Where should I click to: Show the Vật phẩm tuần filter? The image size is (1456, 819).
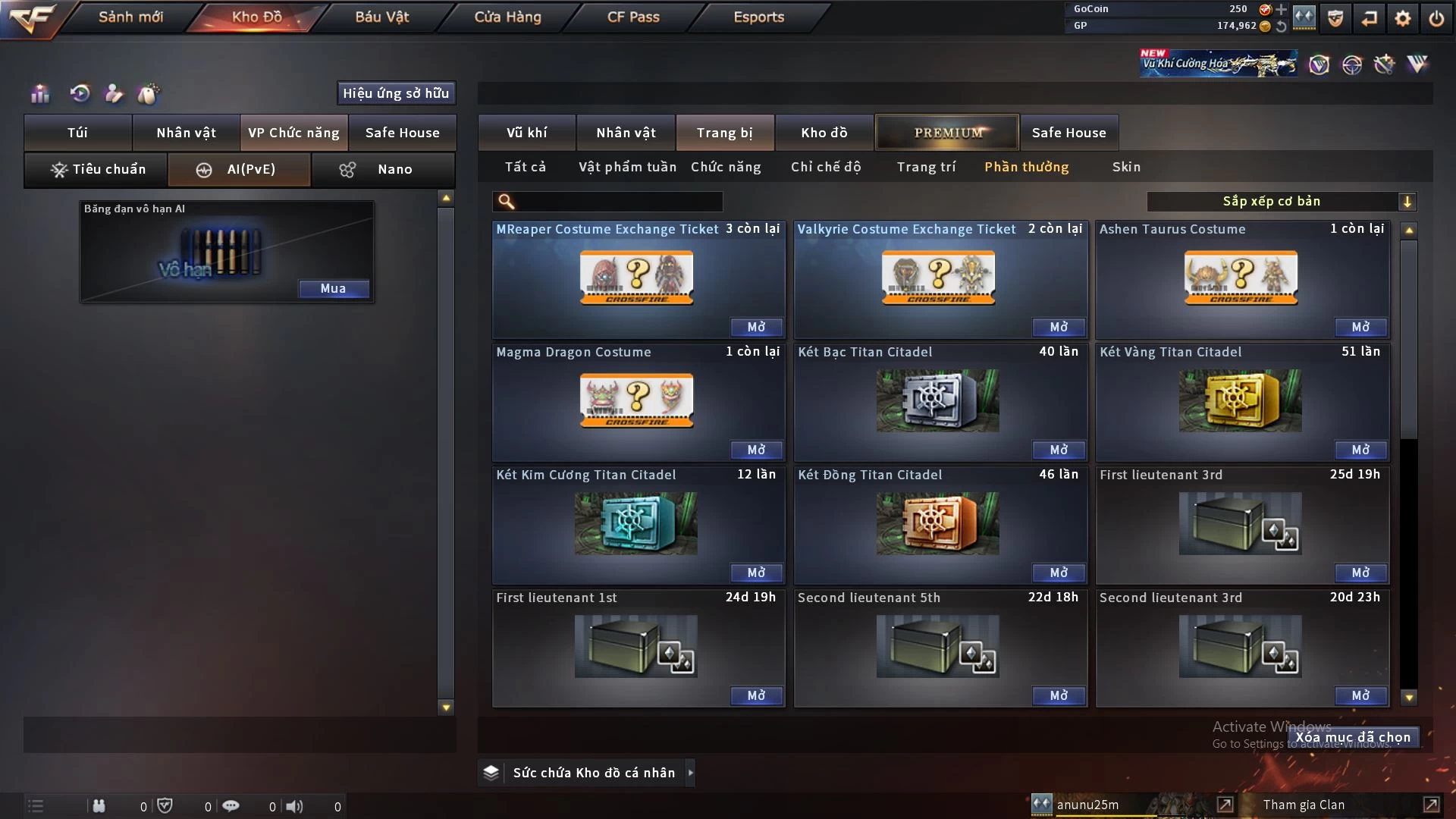[627, 167]
